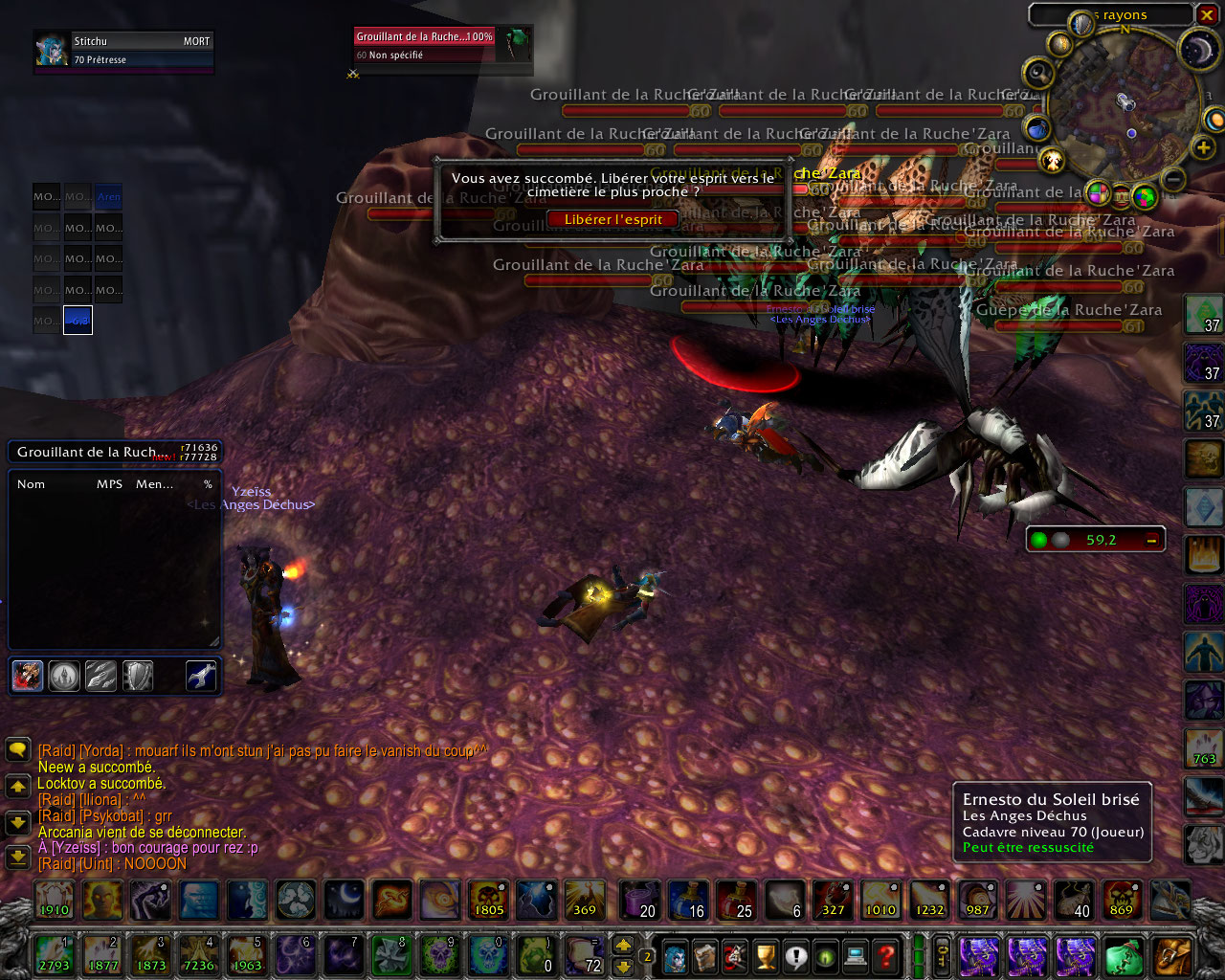Collapse the timer widget showing 59,2
The height and width of the screenshot is (980, 1225).
tap(1151, 540)
